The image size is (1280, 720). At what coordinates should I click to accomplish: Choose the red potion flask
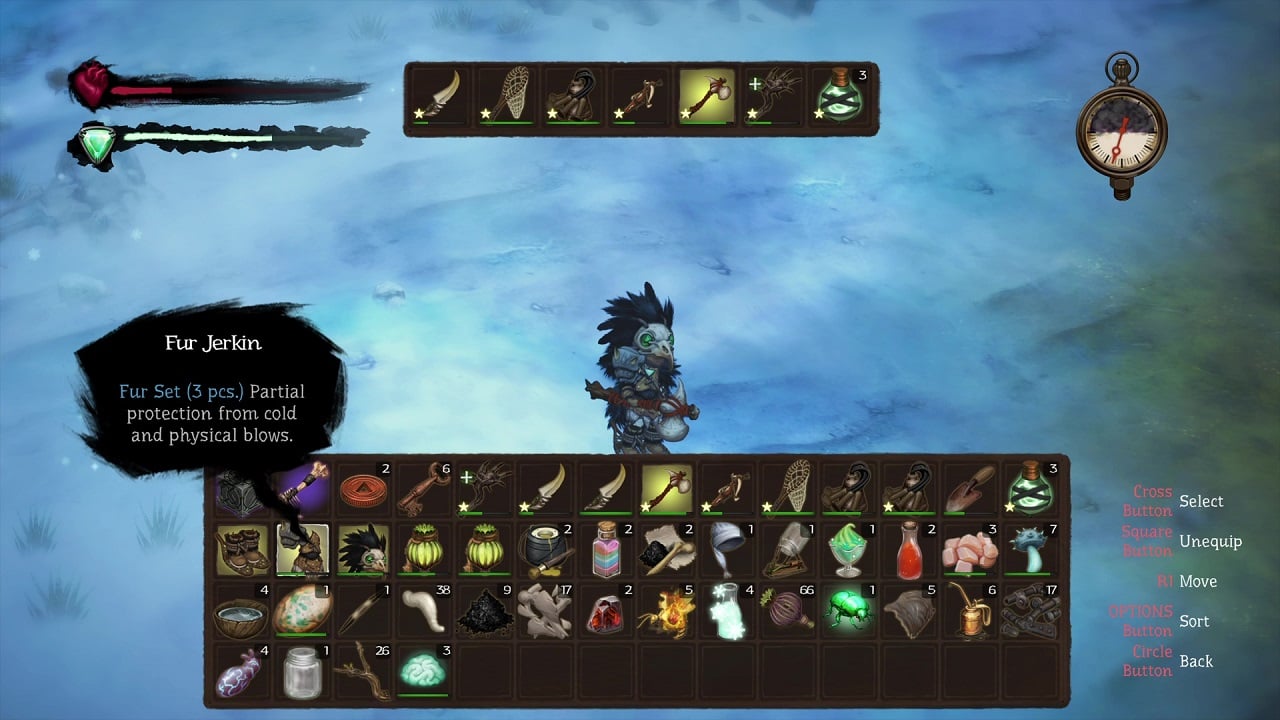(910, 549)
